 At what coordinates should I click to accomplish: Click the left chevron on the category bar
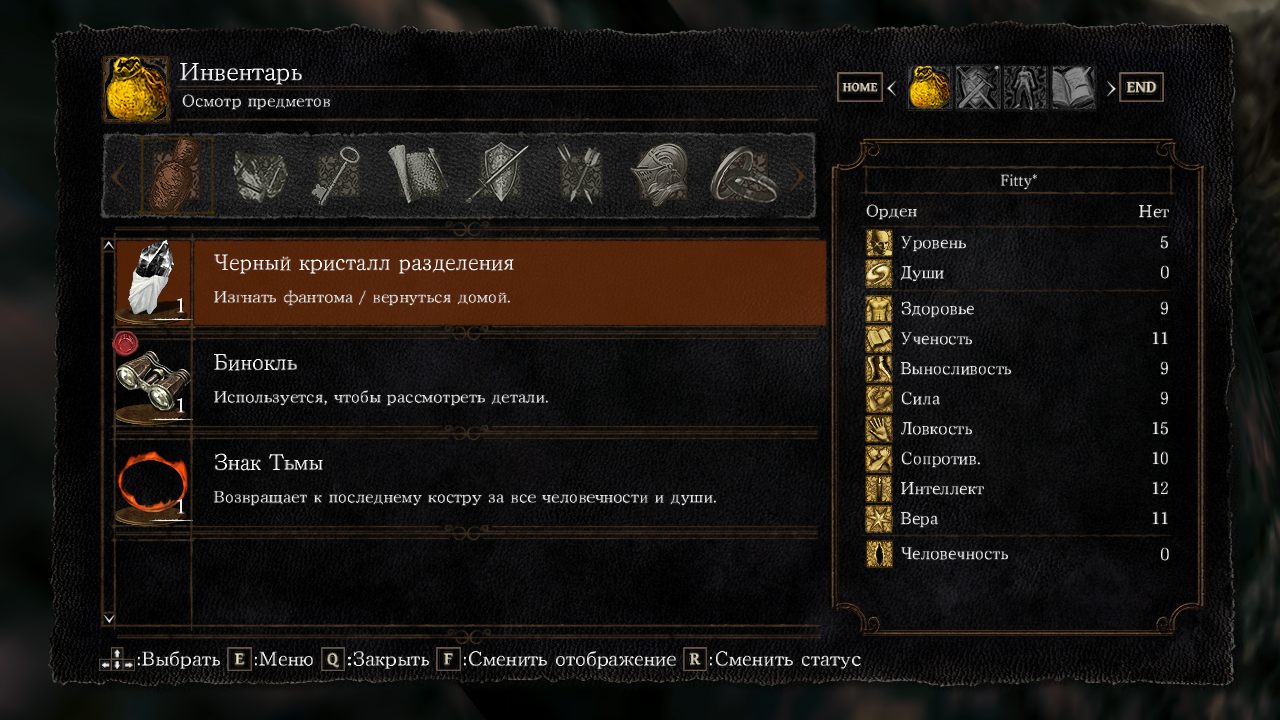(120, 175)
